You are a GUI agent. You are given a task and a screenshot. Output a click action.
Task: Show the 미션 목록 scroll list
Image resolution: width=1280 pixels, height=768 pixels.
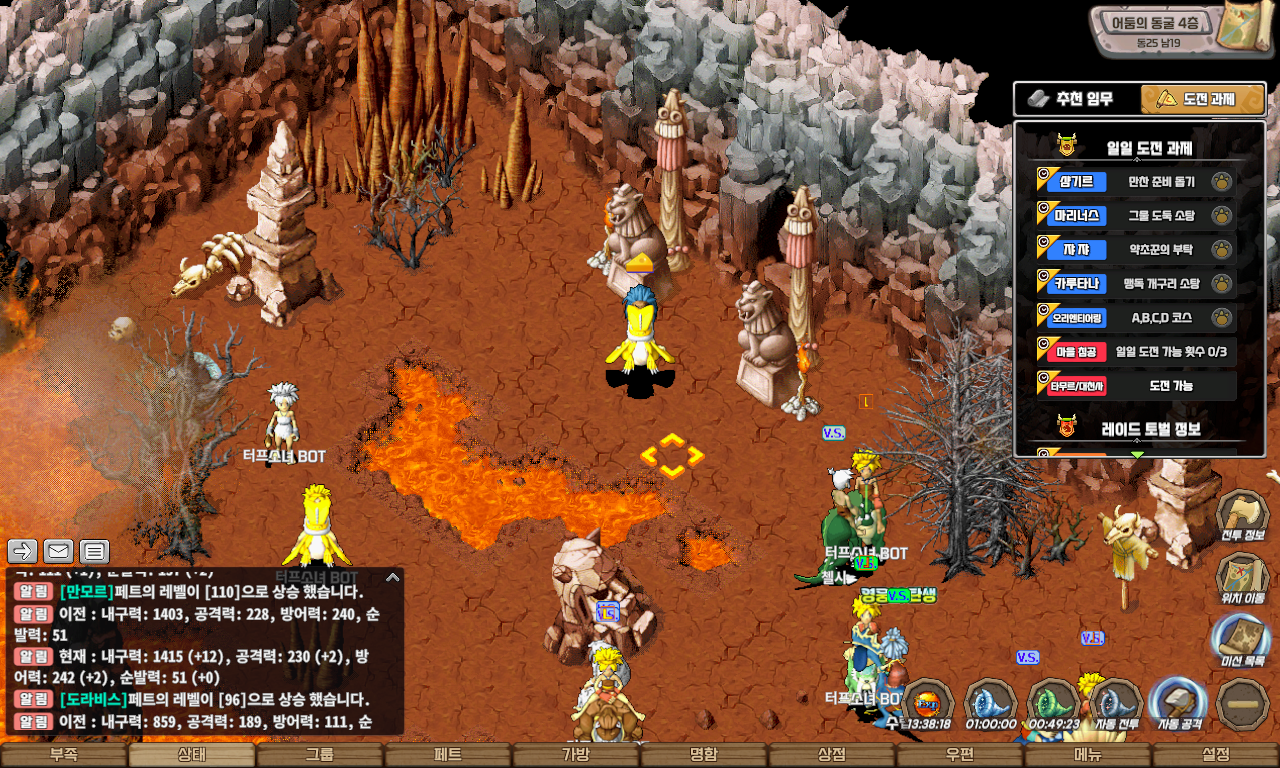pos(1242,640)
